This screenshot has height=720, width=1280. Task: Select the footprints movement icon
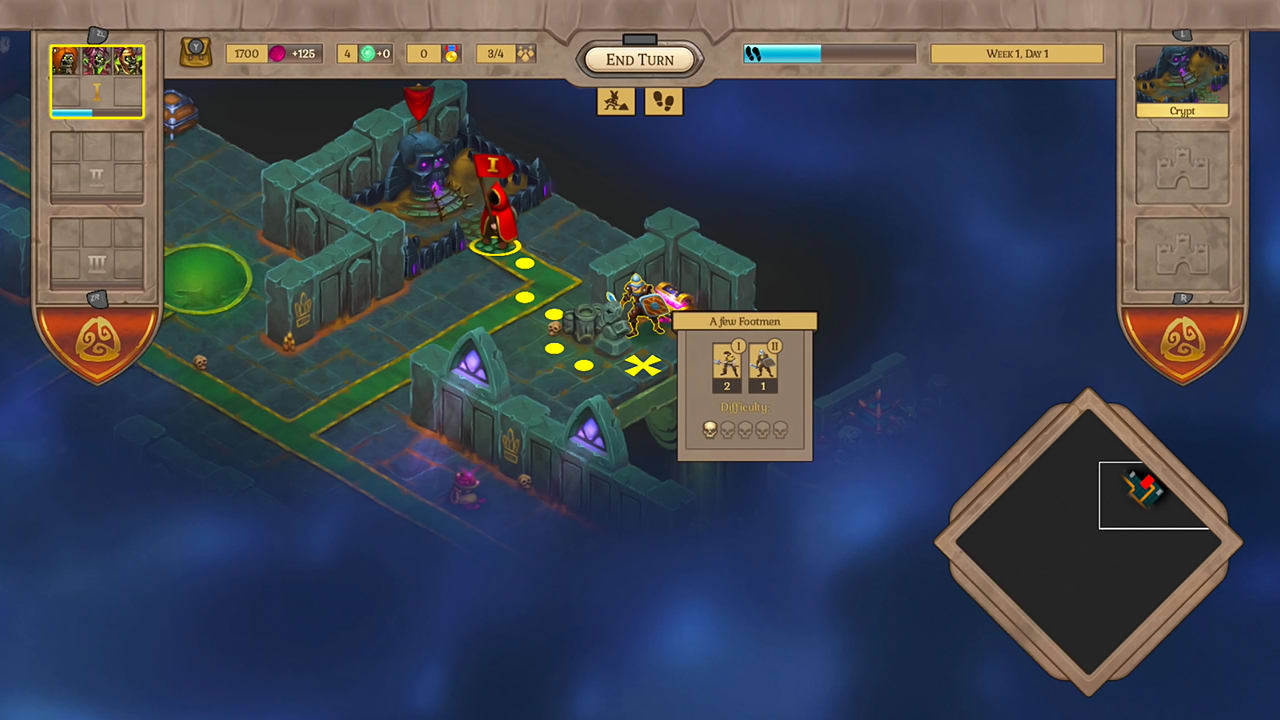point(663,101)
